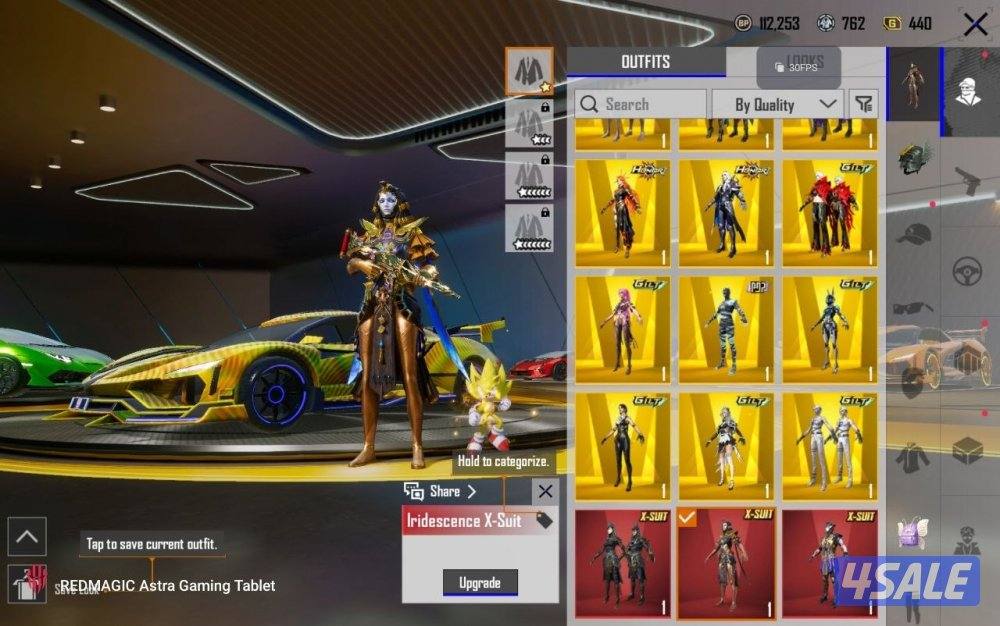Click the outfit Search field
1000x626 pixels.
[x=640, y=104]
